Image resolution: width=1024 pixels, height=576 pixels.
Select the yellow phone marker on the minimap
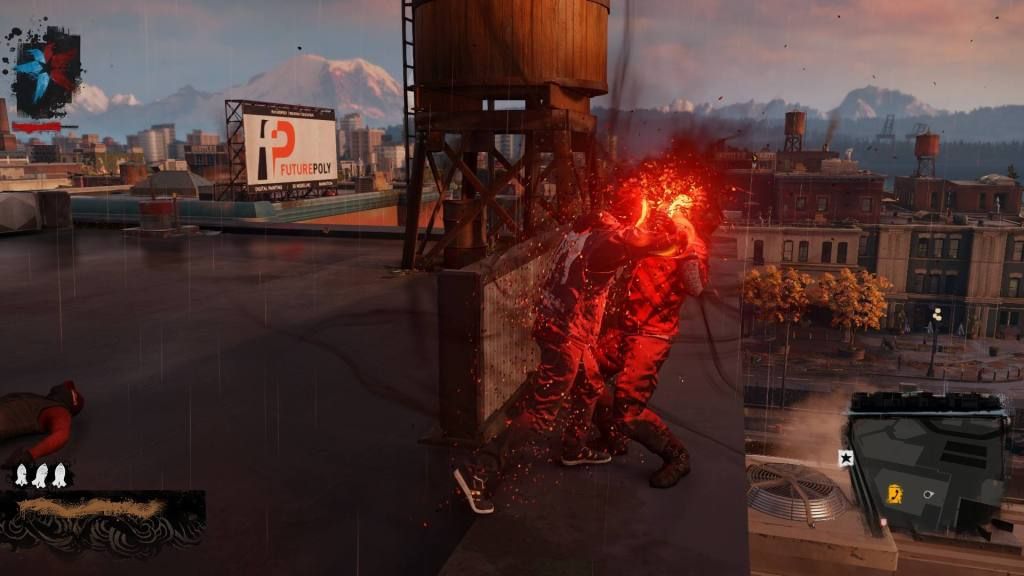(x=895, y=493)
